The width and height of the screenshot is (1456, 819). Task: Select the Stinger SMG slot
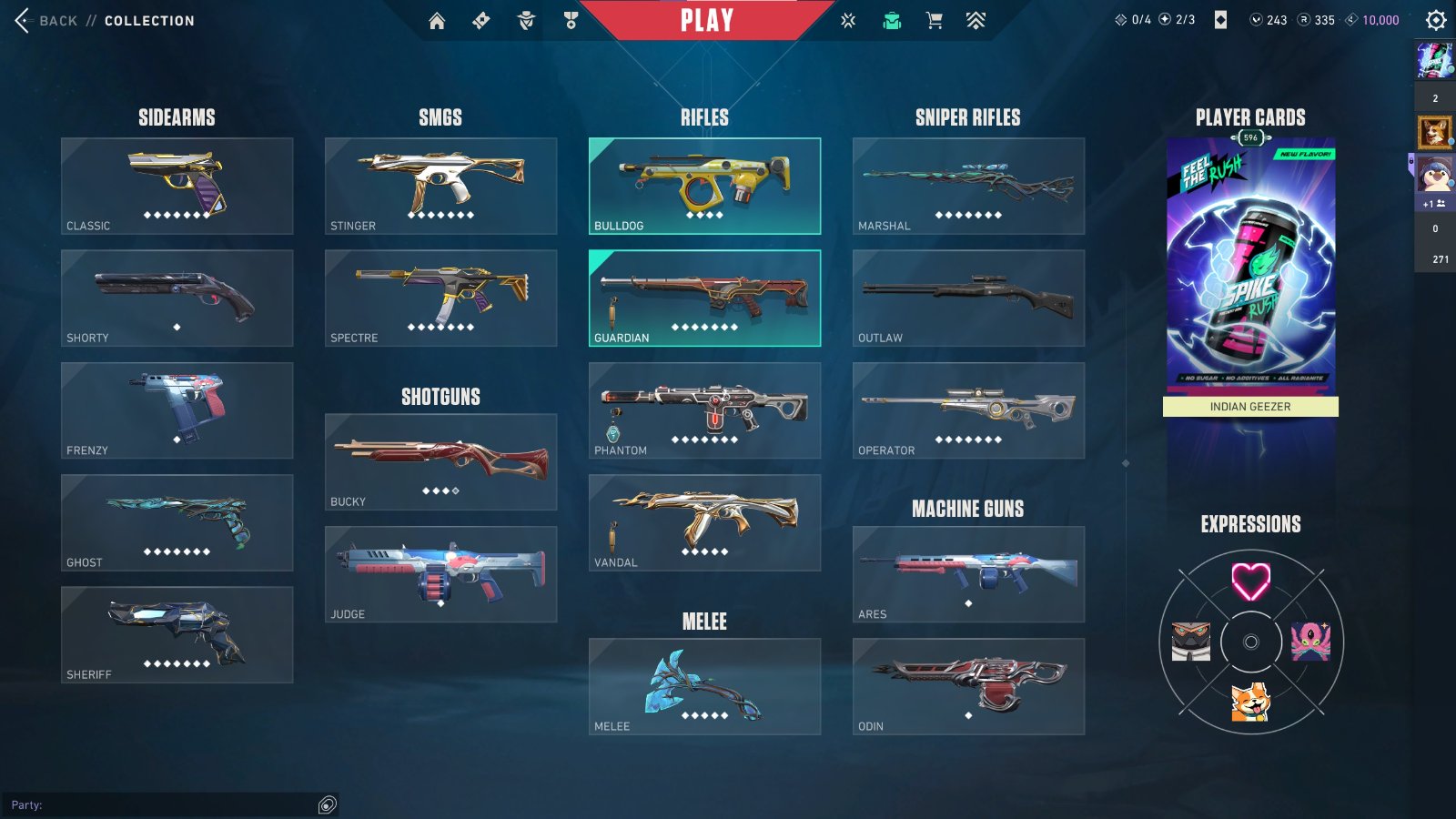tap(440, 186)
